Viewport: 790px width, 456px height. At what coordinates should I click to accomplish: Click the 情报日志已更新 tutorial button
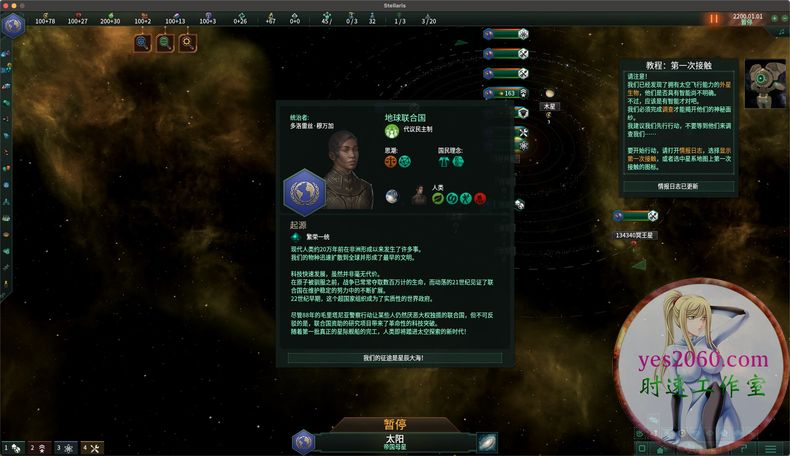point(679,186)
